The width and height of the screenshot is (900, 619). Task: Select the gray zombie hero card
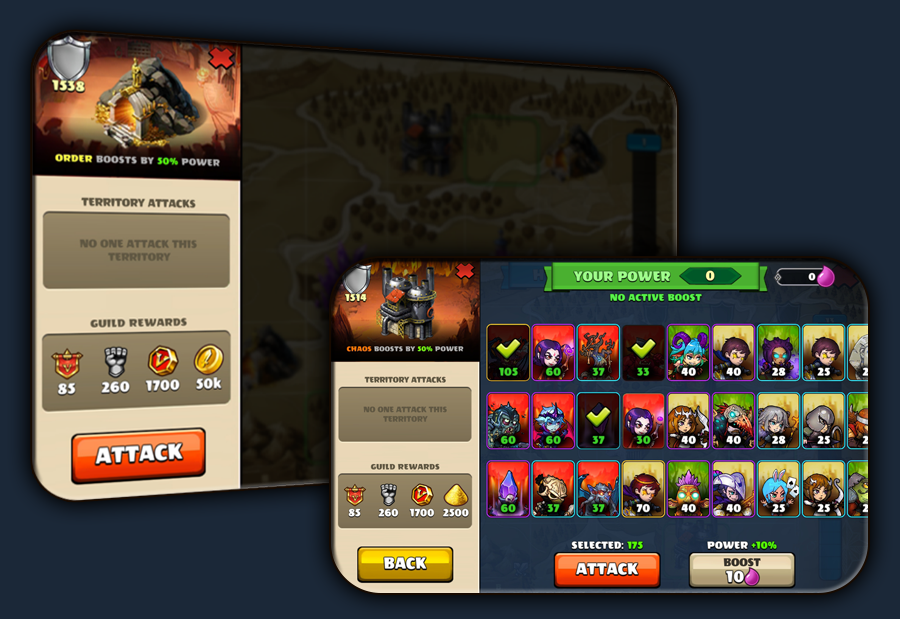[x=508, y=420]
